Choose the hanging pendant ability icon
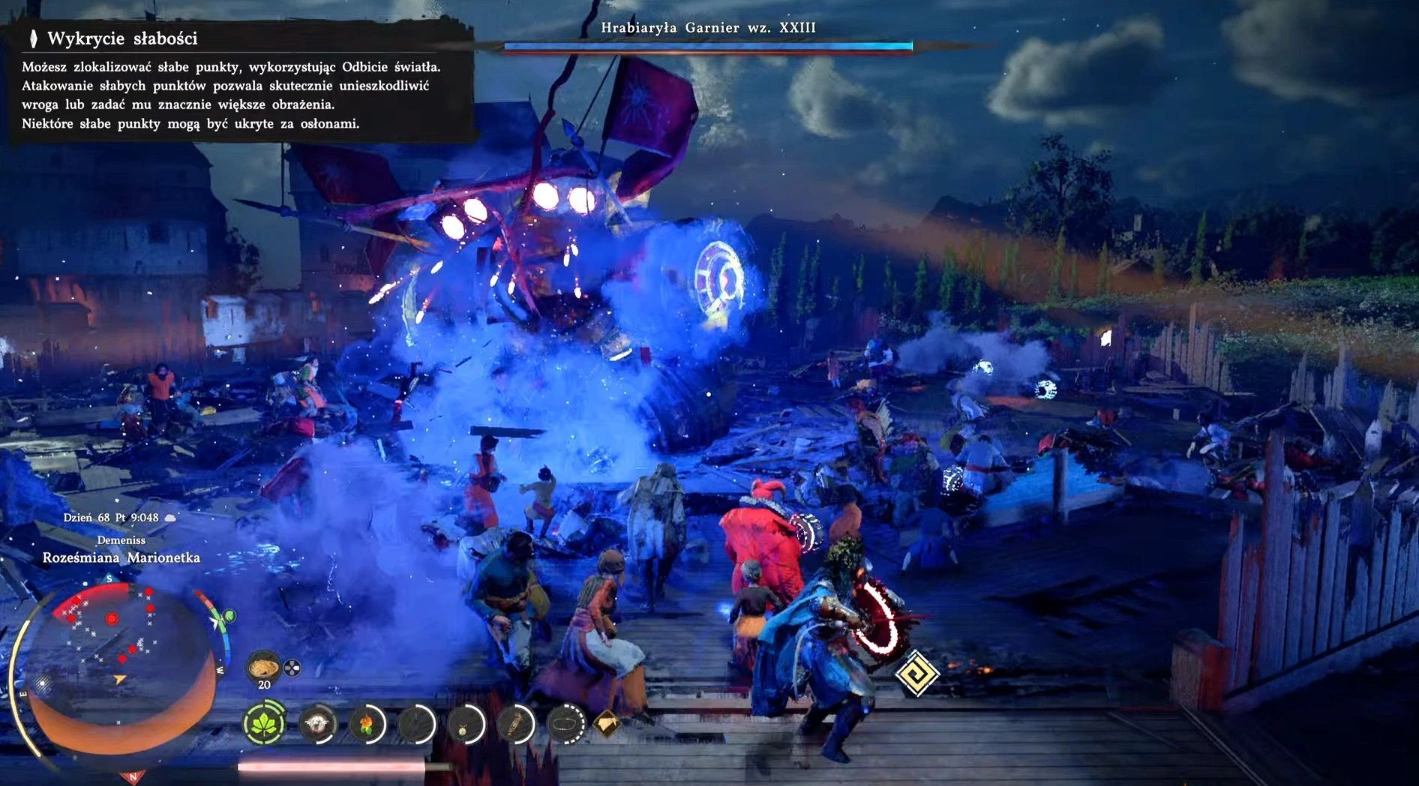The height and width of the screenshot is (786, 1419). [x=465, y=723]
